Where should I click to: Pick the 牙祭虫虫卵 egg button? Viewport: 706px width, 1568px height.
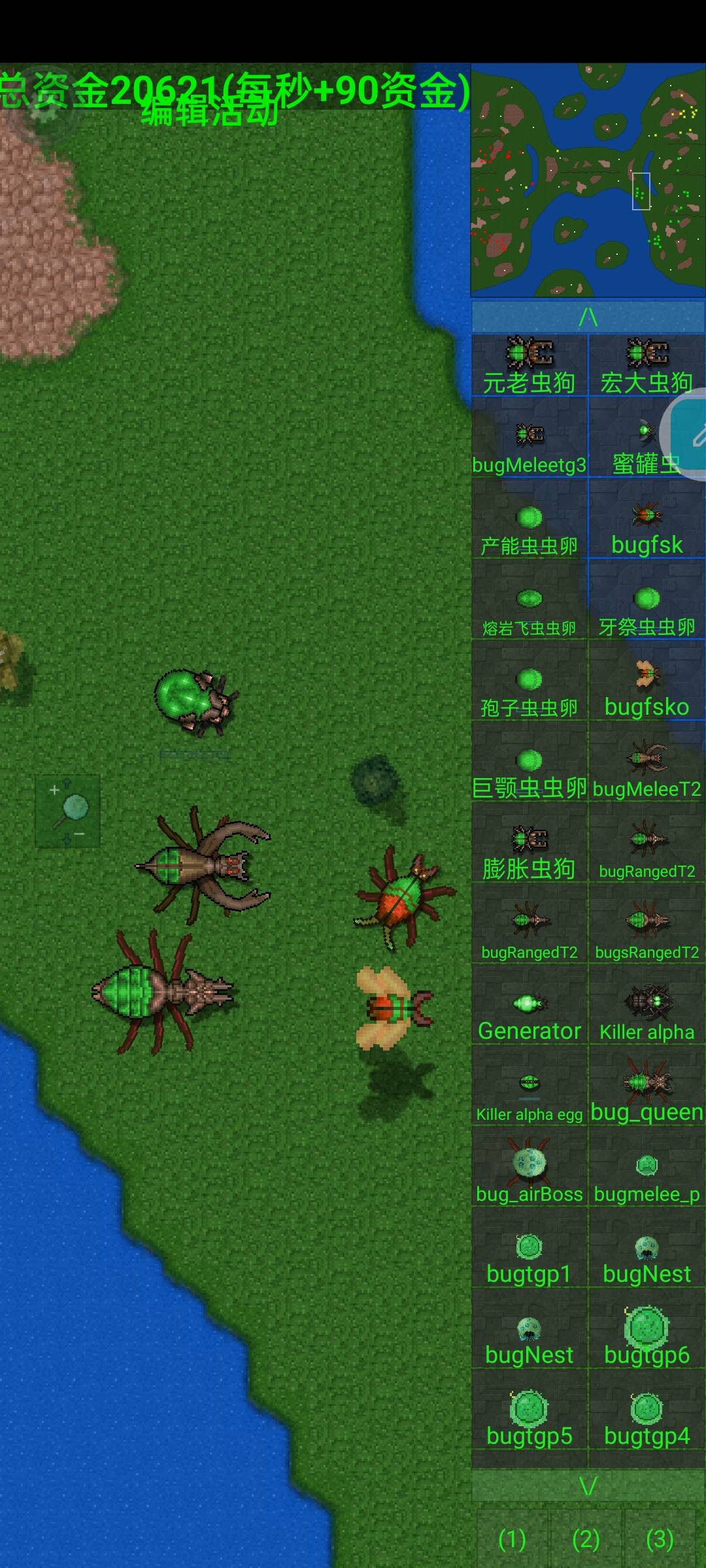pos(647,608)
